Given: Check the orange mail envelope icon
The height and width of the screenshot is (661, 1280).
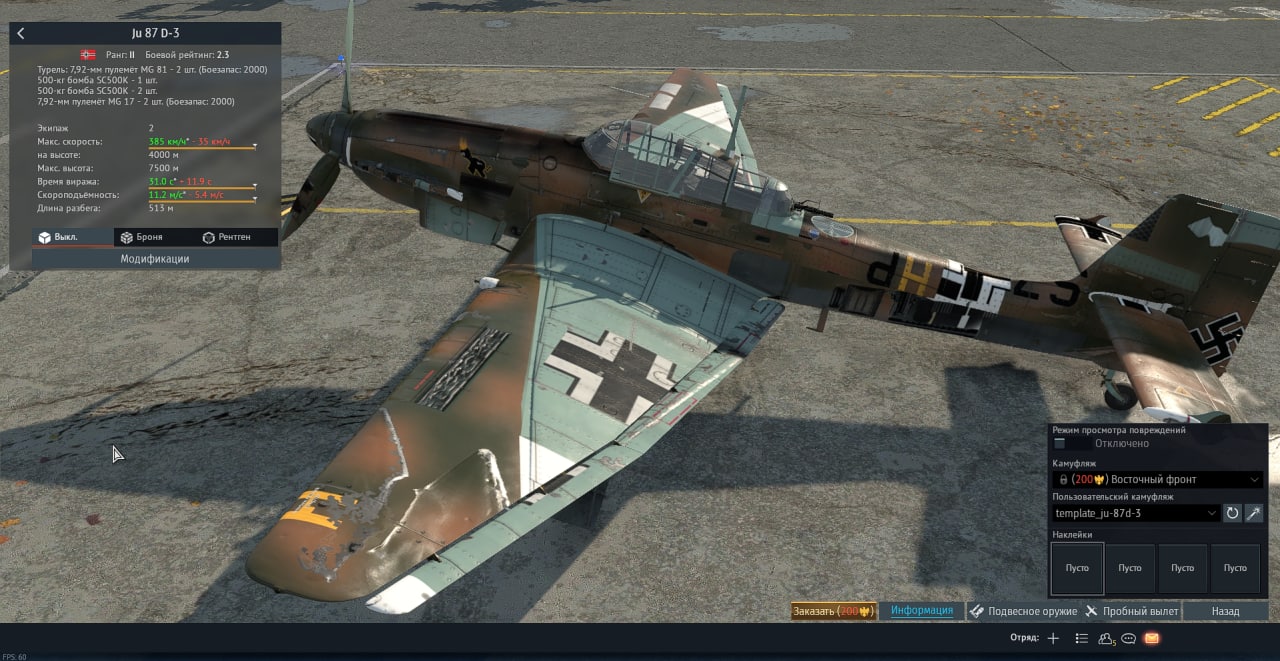Looking at the screenshot, I should [1152, 638].
